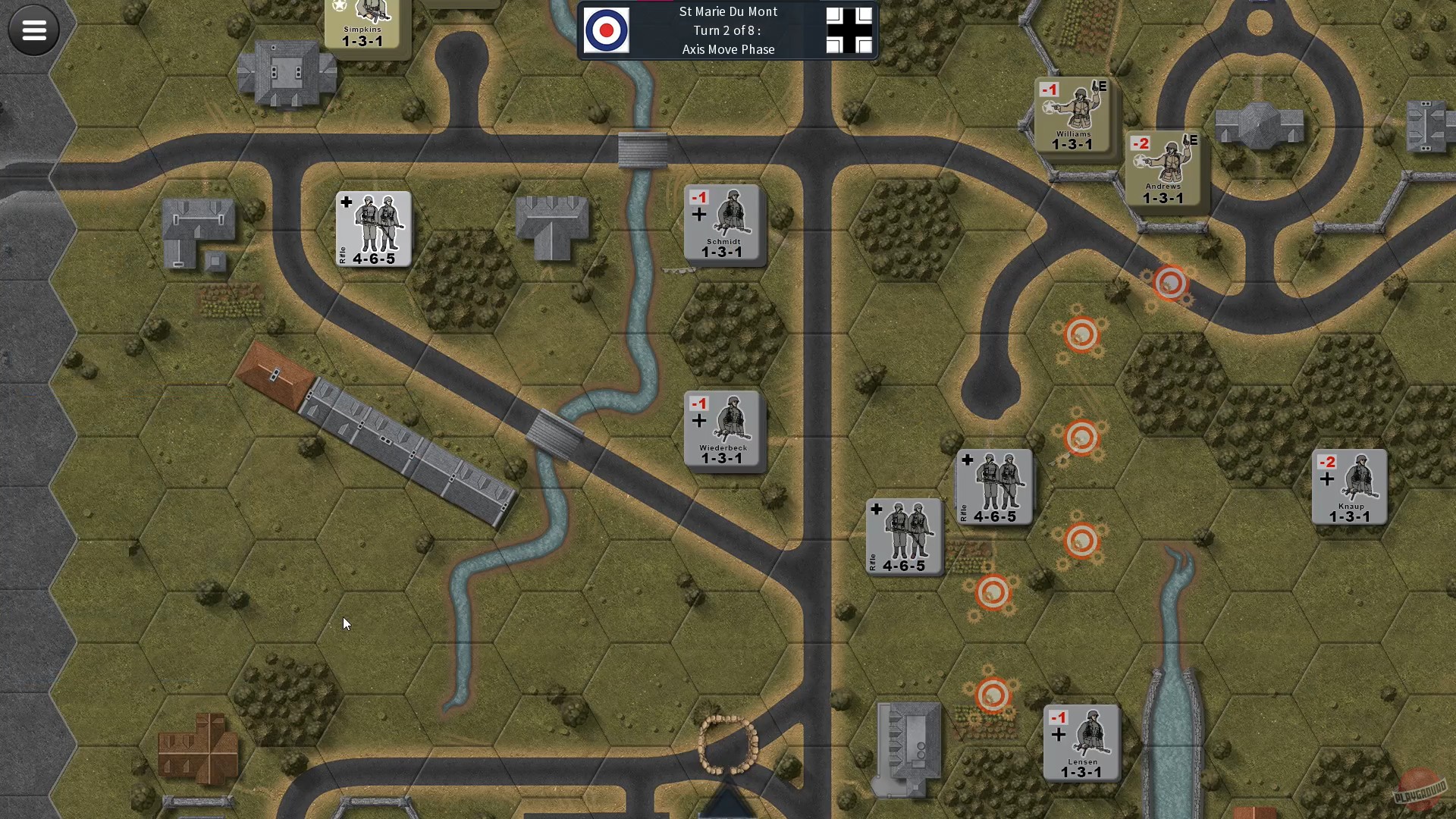1456x819 pixels.
Task: Click the -1 marker on the Schmidt counter
Action: coord(699,198)
